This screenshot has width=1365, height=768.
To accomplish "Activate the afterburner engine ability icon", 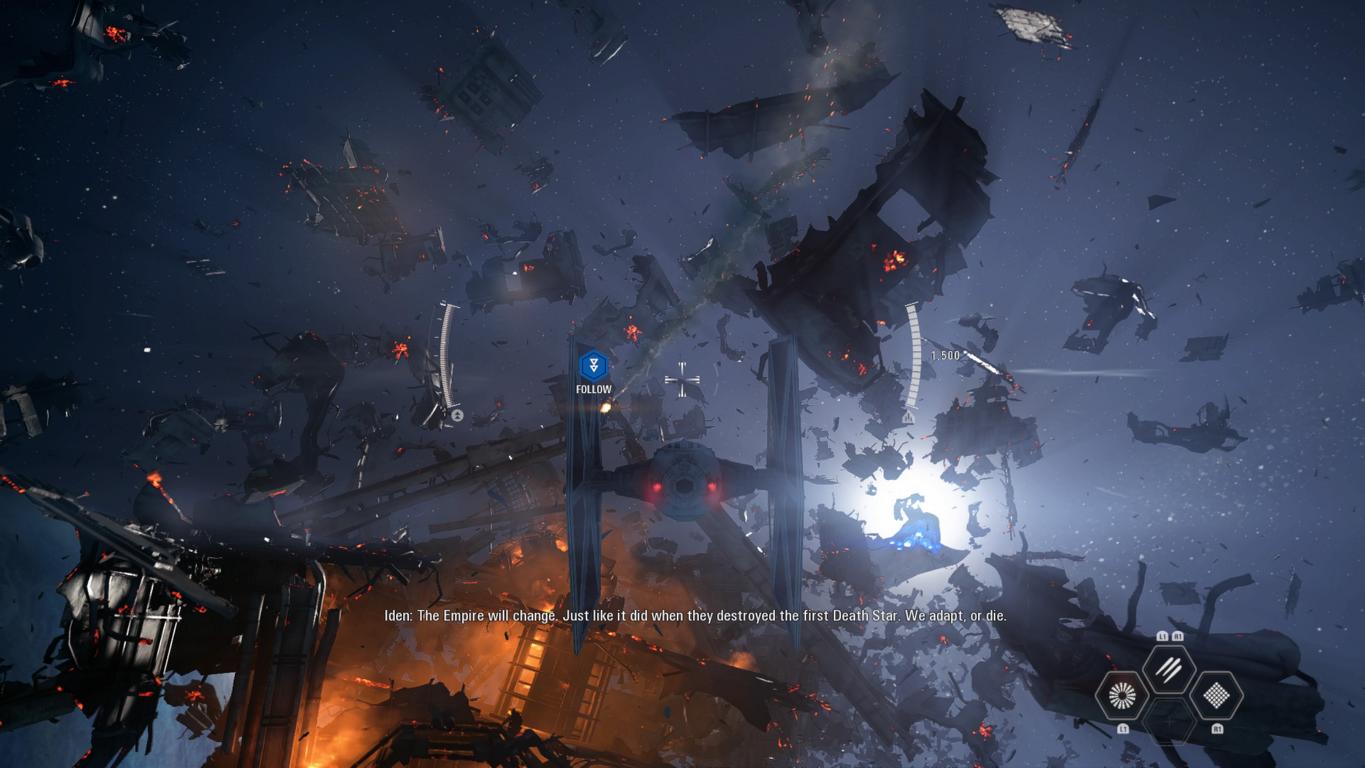I will 1121,695.
